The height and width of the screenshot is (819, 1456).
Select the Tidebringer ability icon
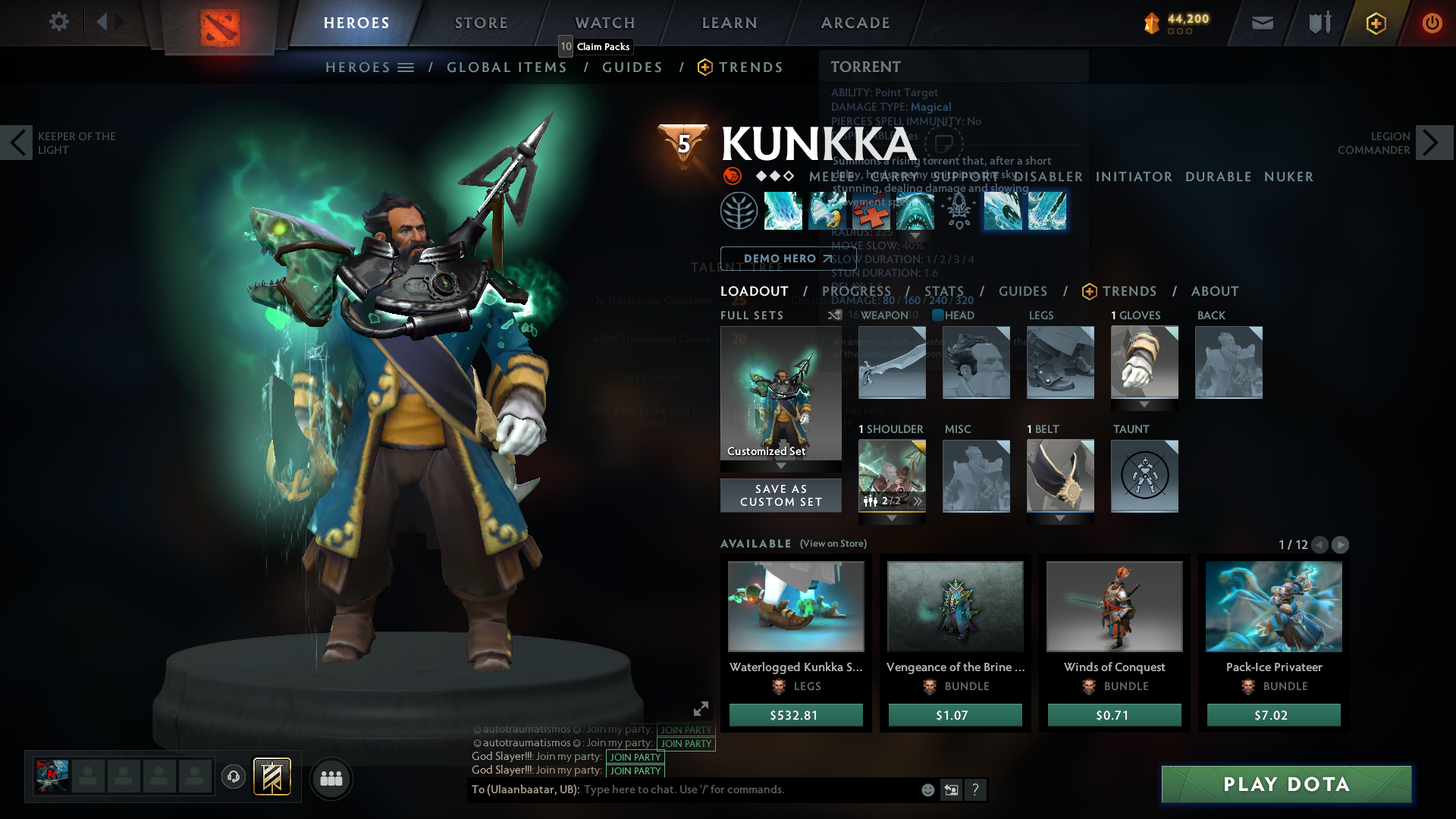(827, 211)
